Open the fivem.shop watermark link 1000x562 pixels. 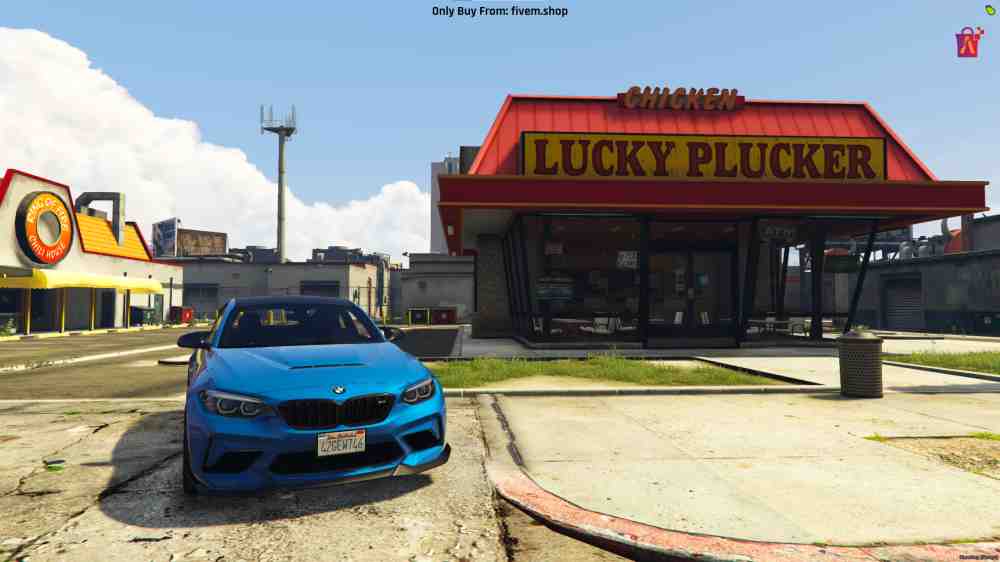coord(499,11)
